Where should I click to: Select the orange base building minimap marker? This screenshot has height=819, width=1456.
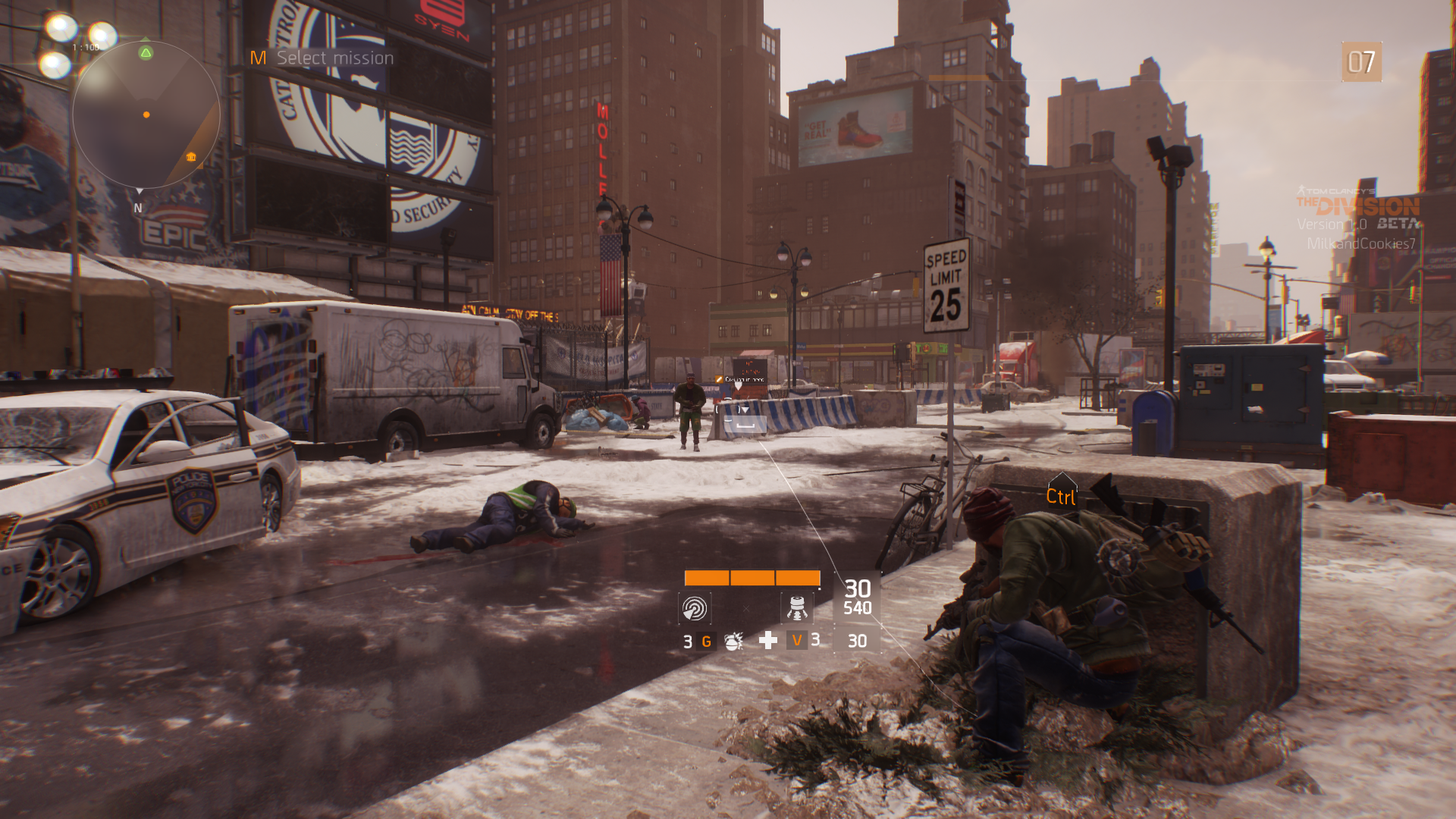click(191, 157)
